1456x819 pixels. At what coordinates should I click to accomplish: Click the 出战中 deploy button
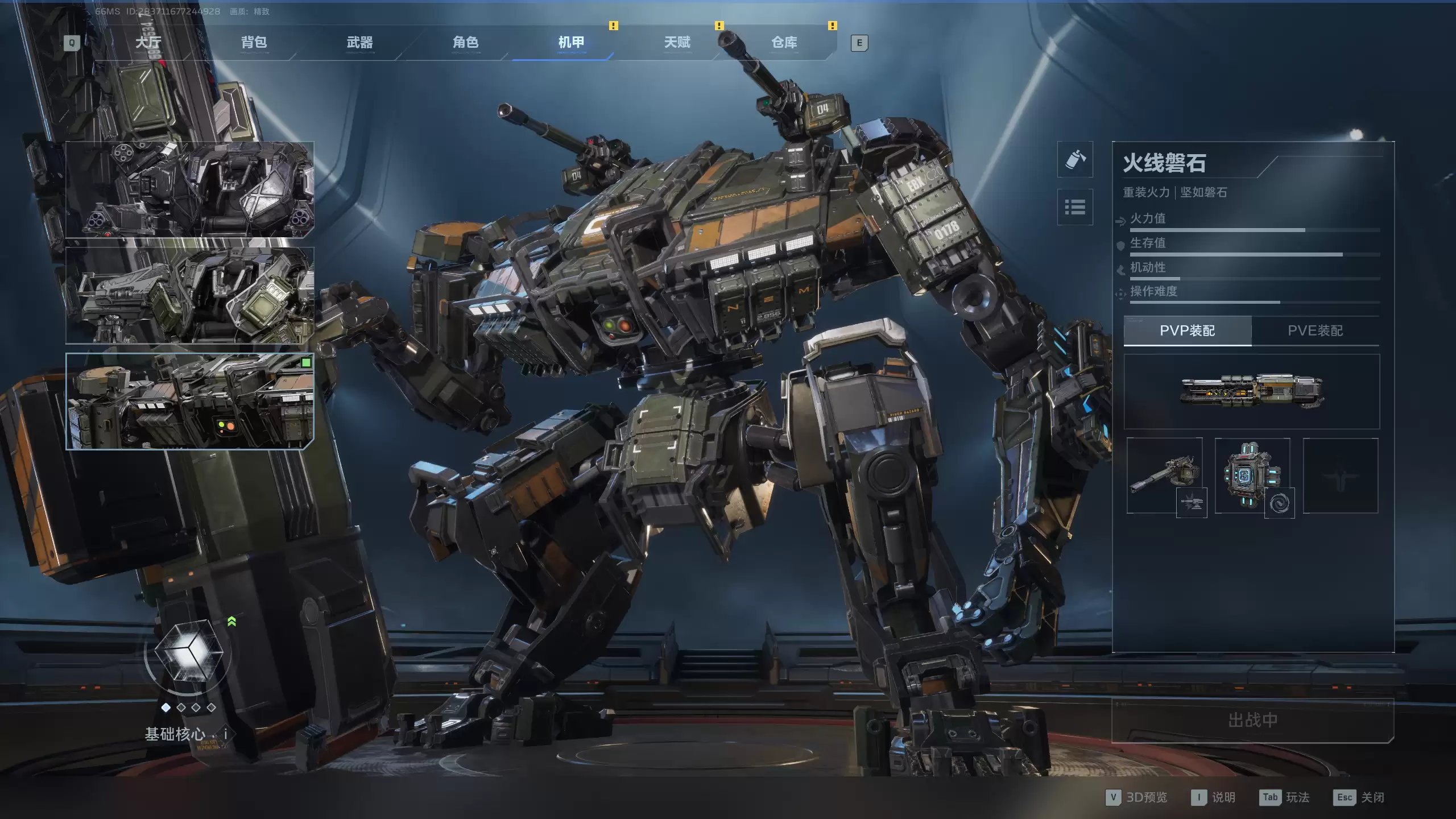tap(1252, 721)
